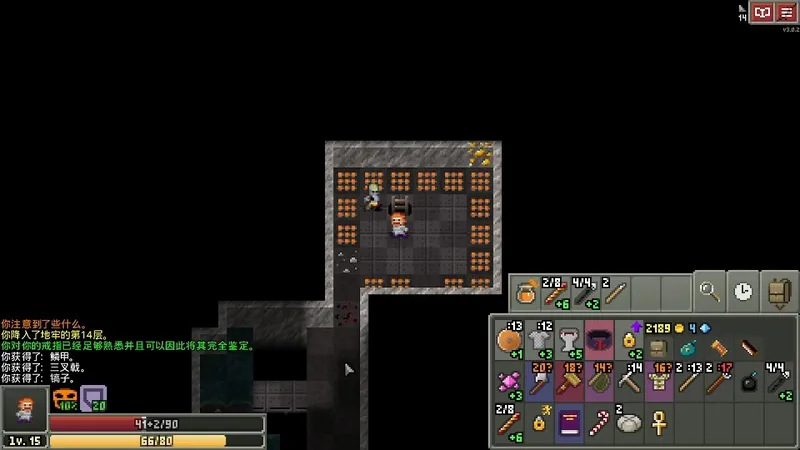Click the clock wait button
The image size is (800, 450).
(x=742, y=292)
